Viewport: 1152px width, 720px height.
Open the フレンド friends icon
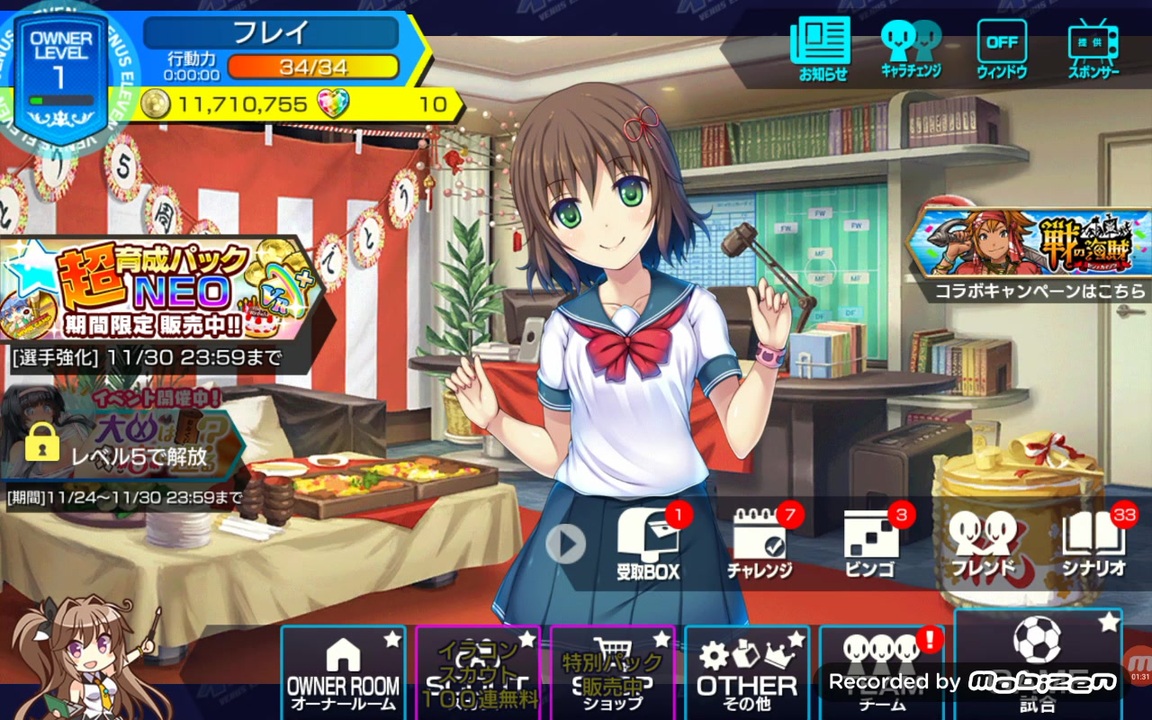(x=982, y=544)
